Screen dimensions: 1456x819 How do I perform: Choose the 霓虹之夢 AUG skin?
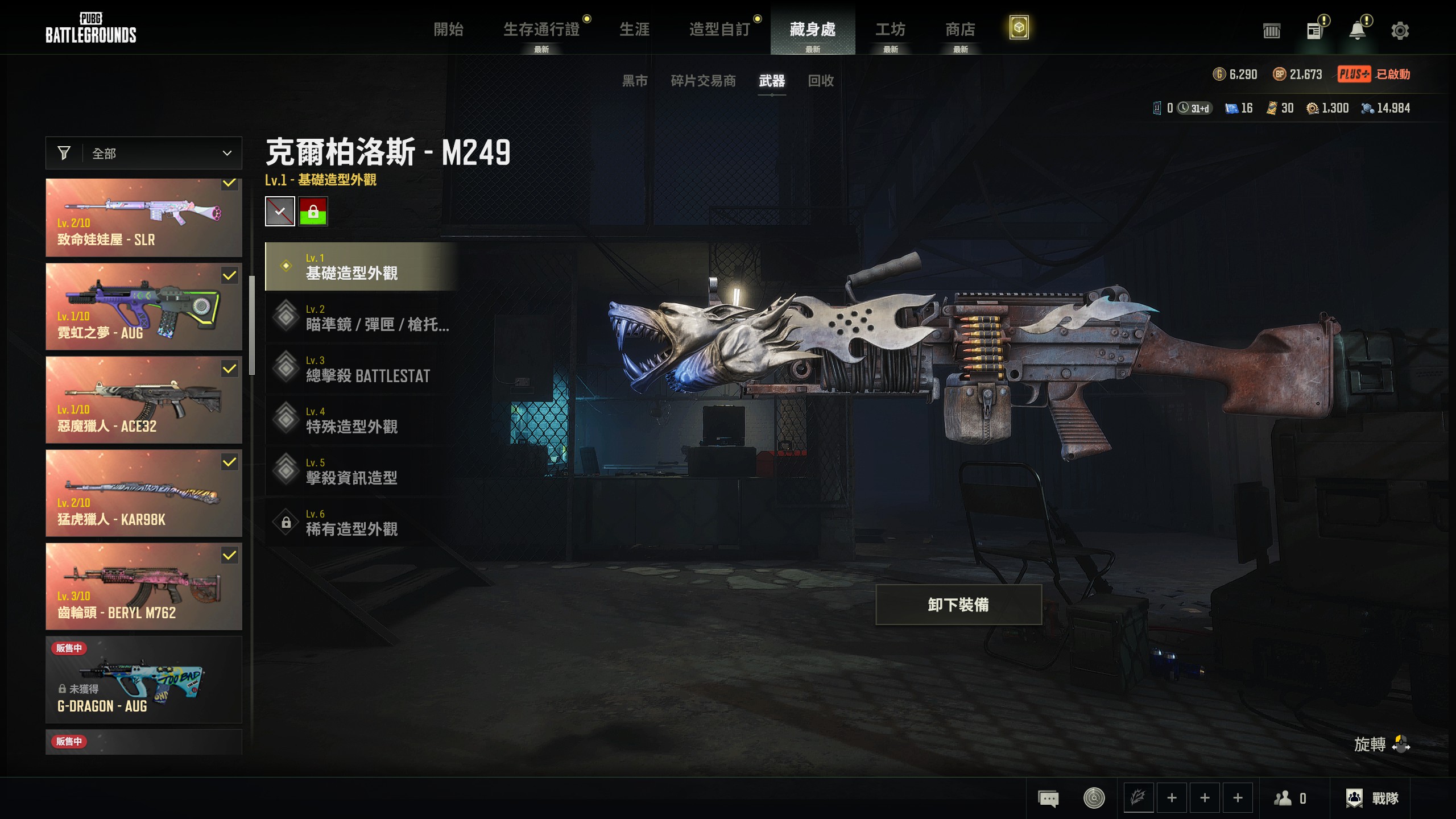tap(144, 307)
